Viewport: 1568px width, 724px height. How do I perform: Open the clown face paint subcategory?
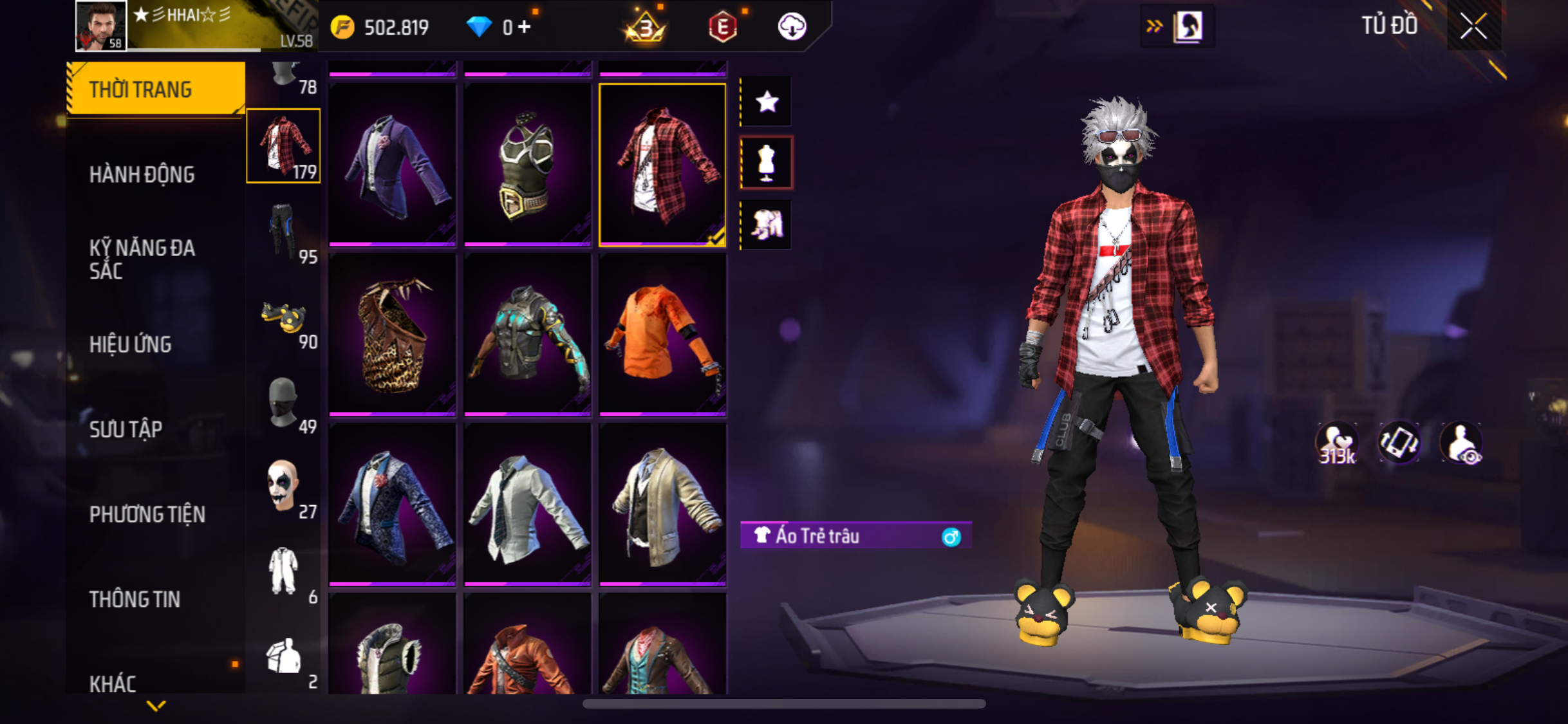283,487
